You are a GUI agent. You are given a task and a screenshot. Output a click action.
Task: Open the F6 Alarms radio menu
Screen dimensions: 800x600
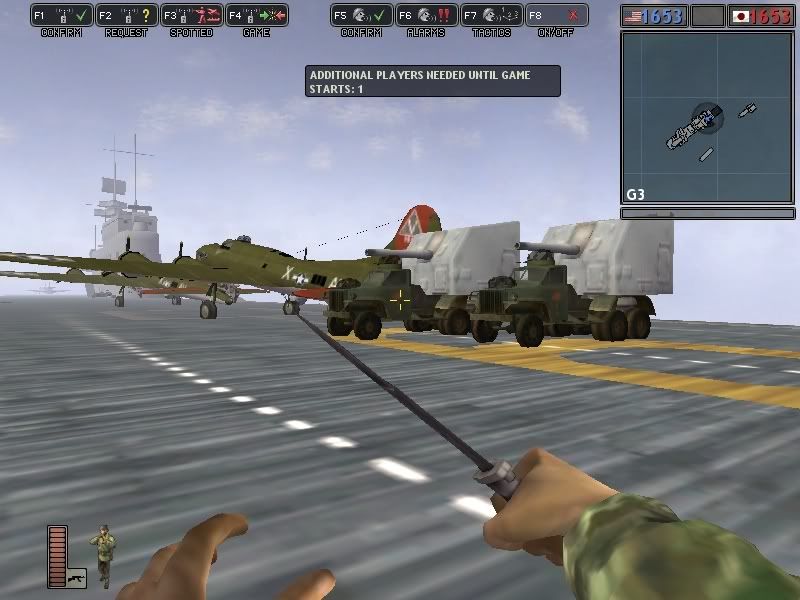tap(426, 16)
